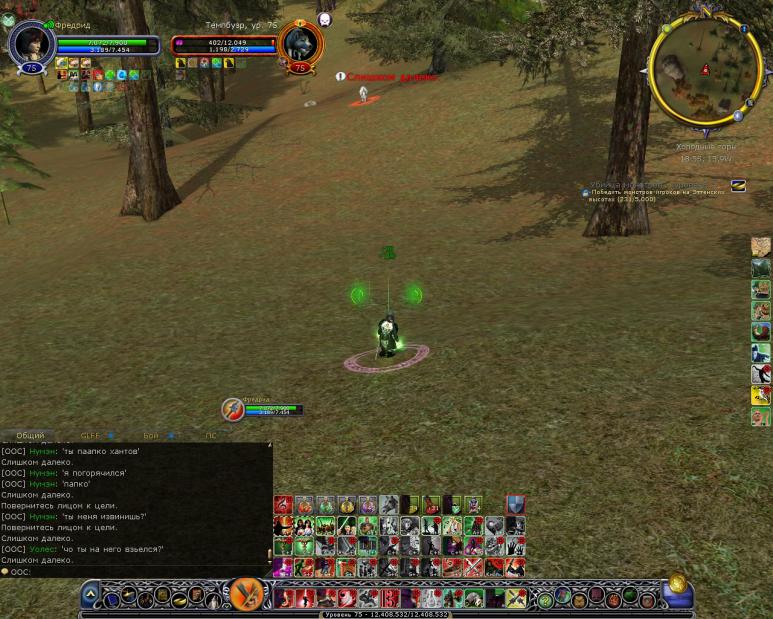
Task: Click the parchment map icon in side bar
Action: pos(761,247)
